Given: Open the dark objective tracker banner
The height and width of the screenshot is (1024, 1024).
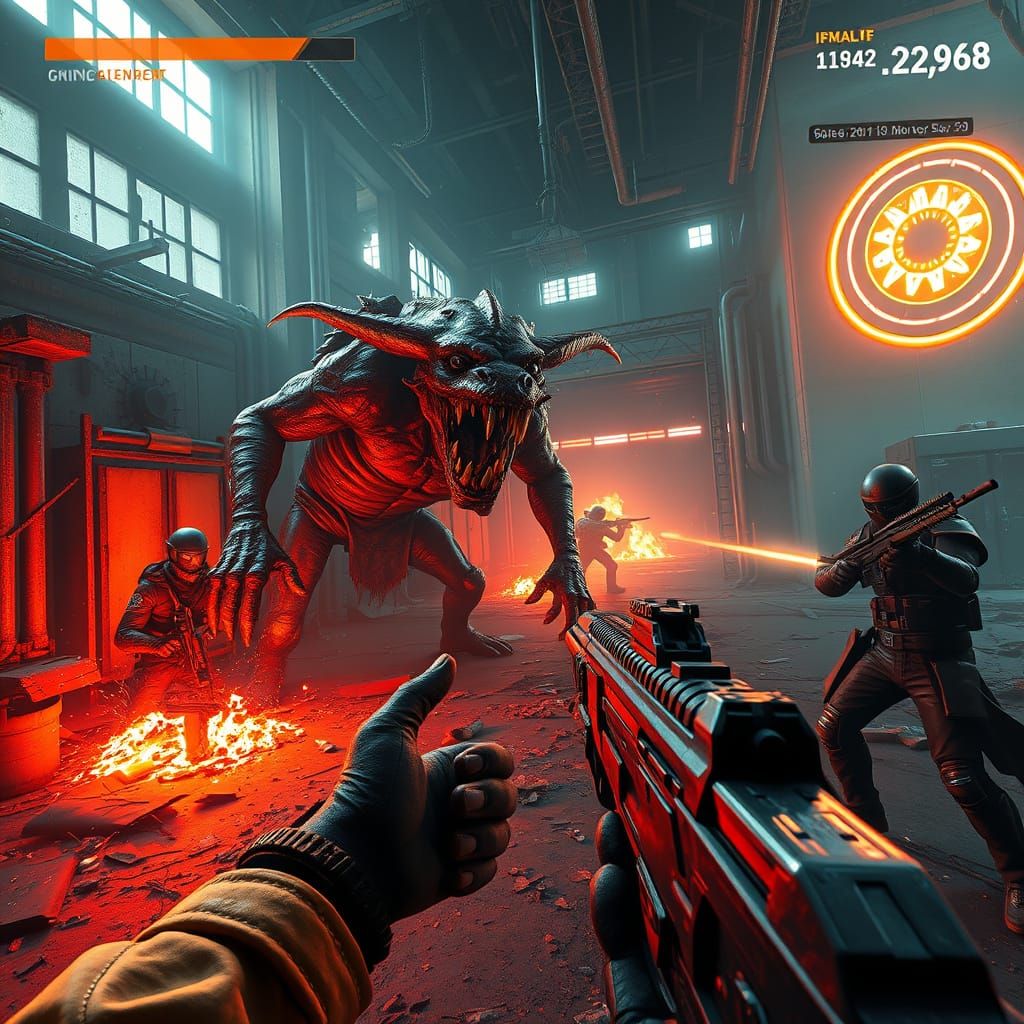Looking at the screenshot, I should (x=890, y=131).
